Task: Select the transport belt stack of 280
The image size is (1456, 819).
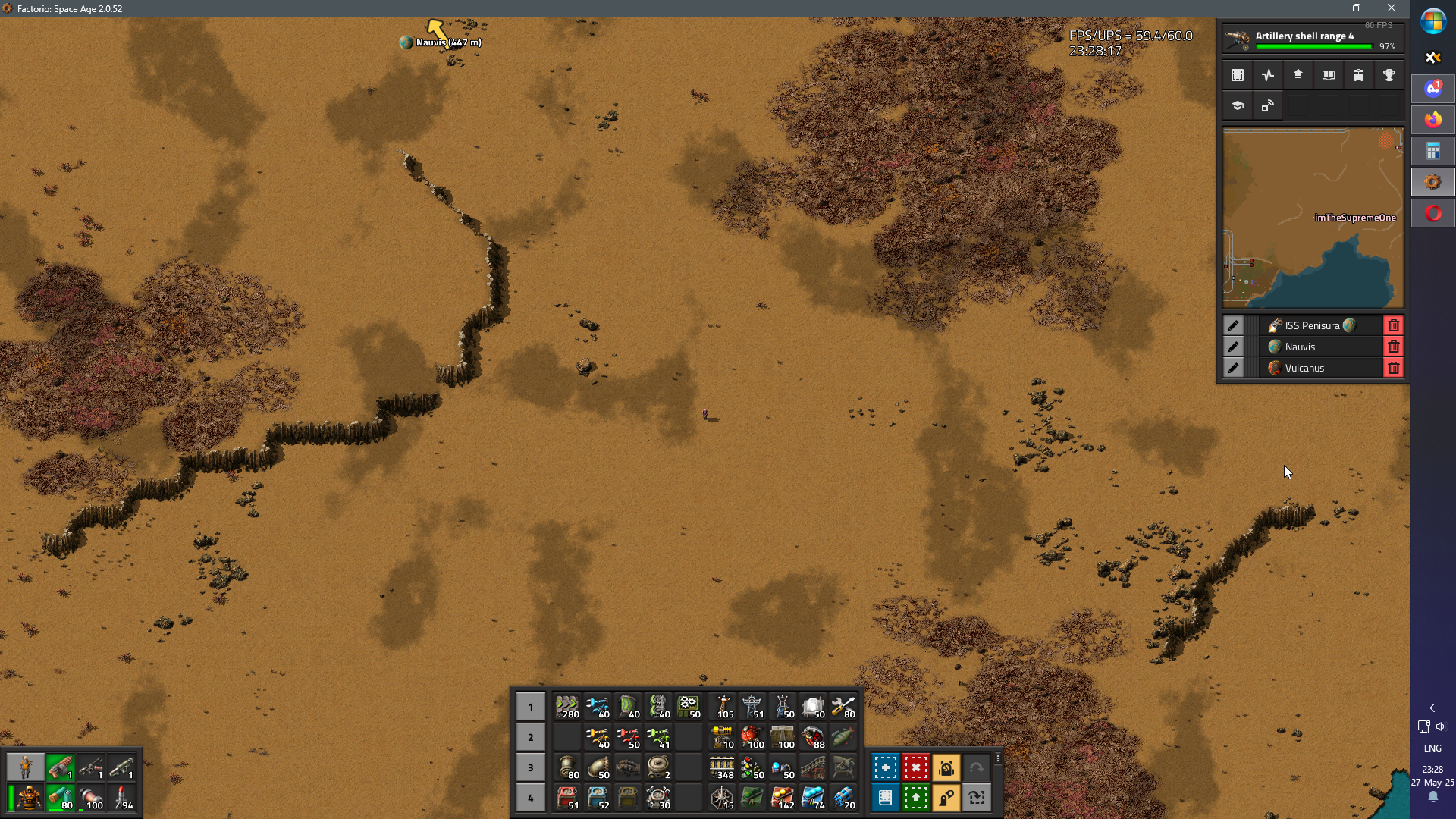Action: click(566, 707)
